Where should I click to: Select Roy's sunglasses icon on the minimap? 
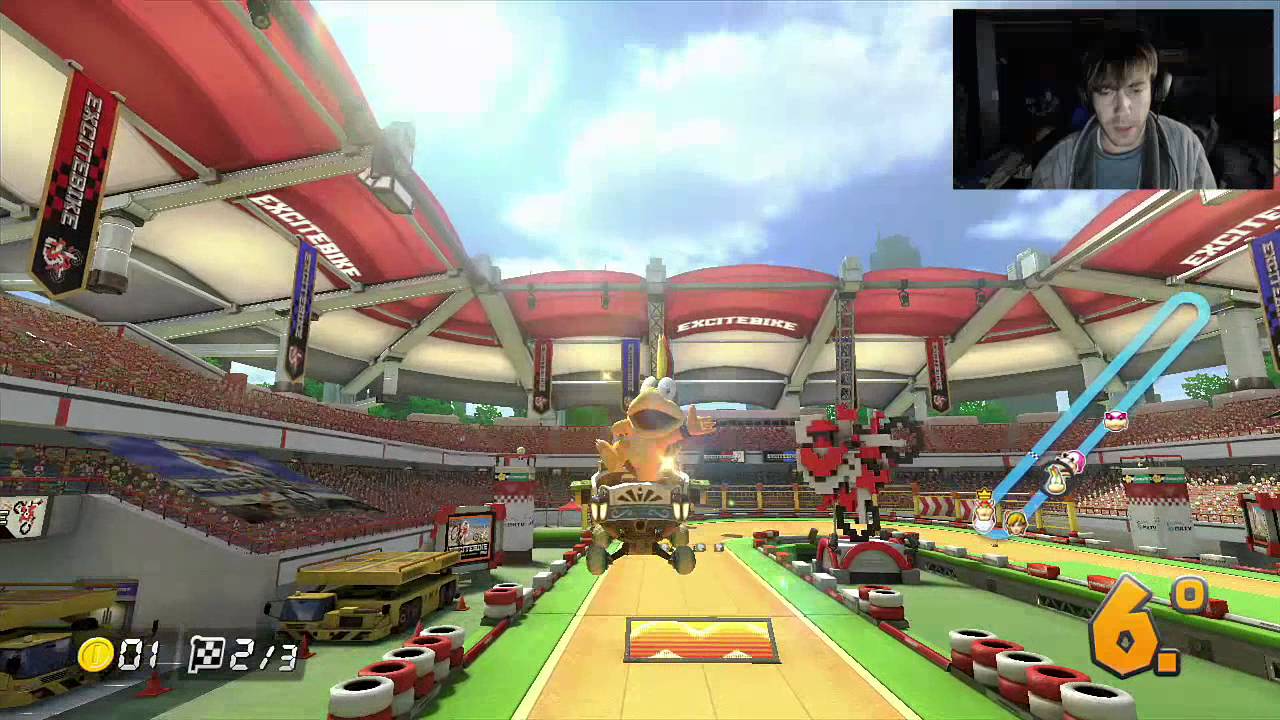1115,422
